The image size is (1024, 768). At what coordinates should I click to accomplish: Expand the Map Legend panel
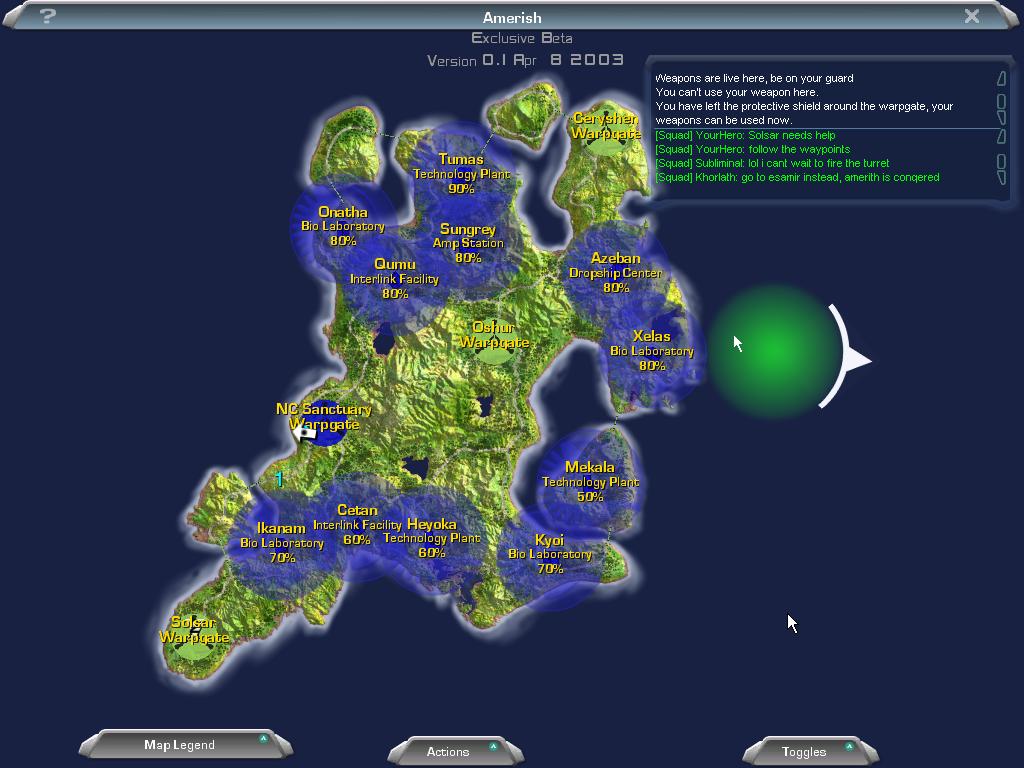[180, 745]
